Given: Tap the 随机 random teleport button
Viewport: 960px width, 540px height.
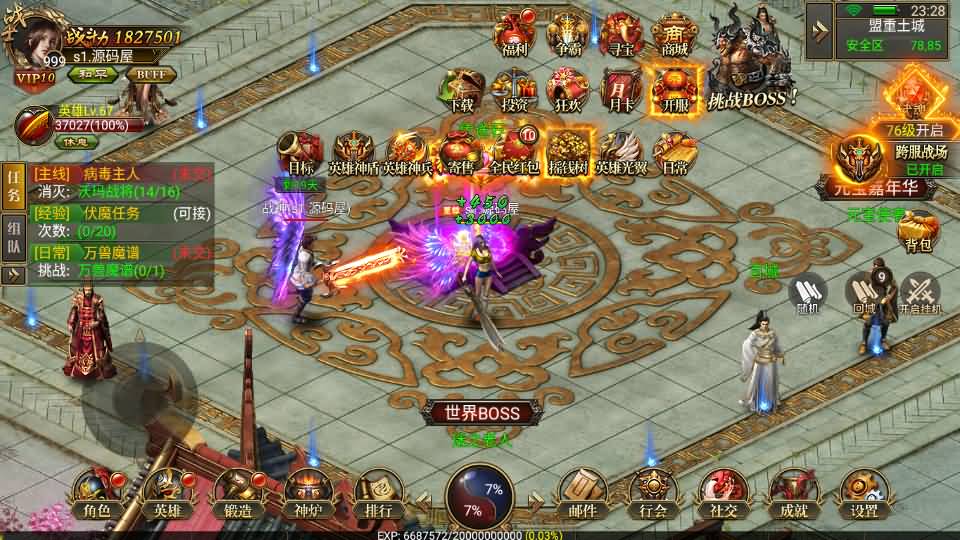Looking at the screenshot, I should pyautogui.click(x=808, y=294).
